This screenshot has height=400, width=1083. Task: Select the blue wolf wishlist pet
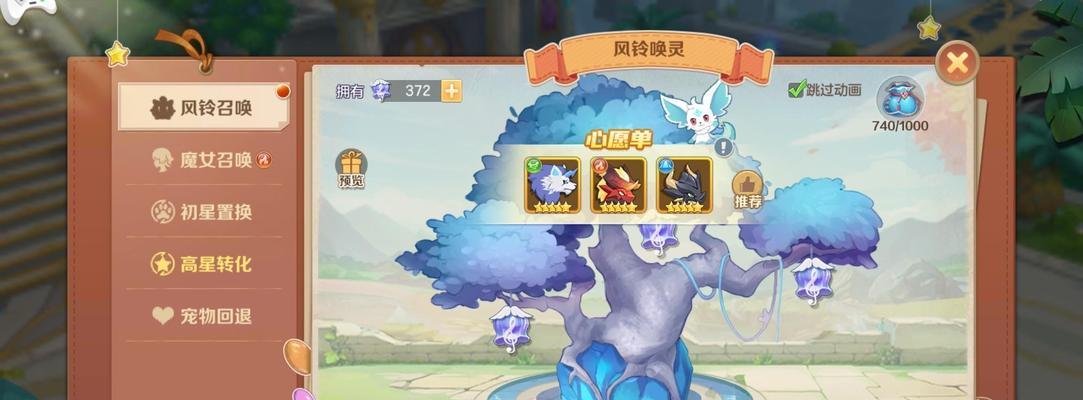pos(552,185)
